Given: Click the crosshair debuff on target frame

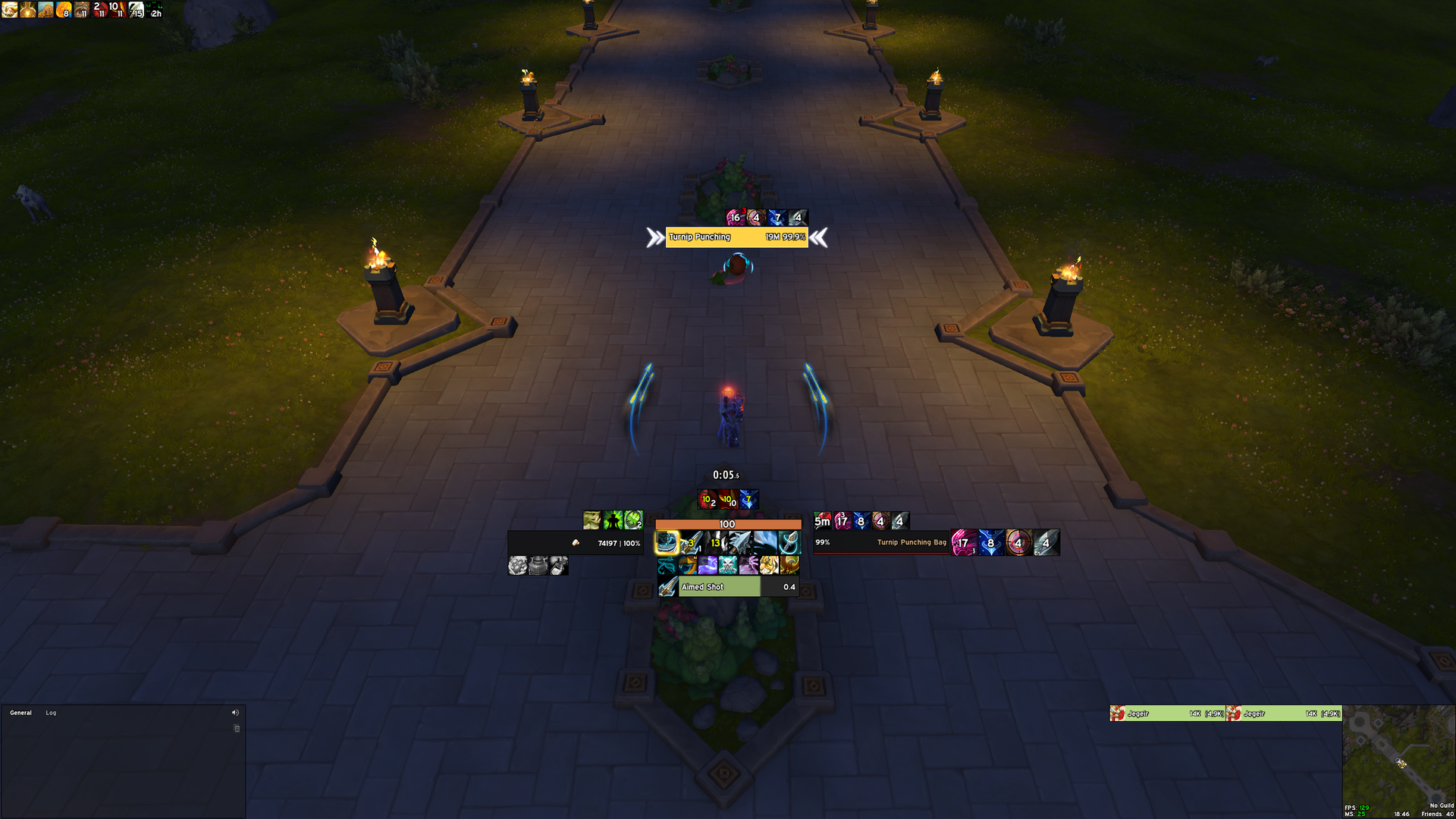Looking at the screenshot, I should tap(1018, 543).
